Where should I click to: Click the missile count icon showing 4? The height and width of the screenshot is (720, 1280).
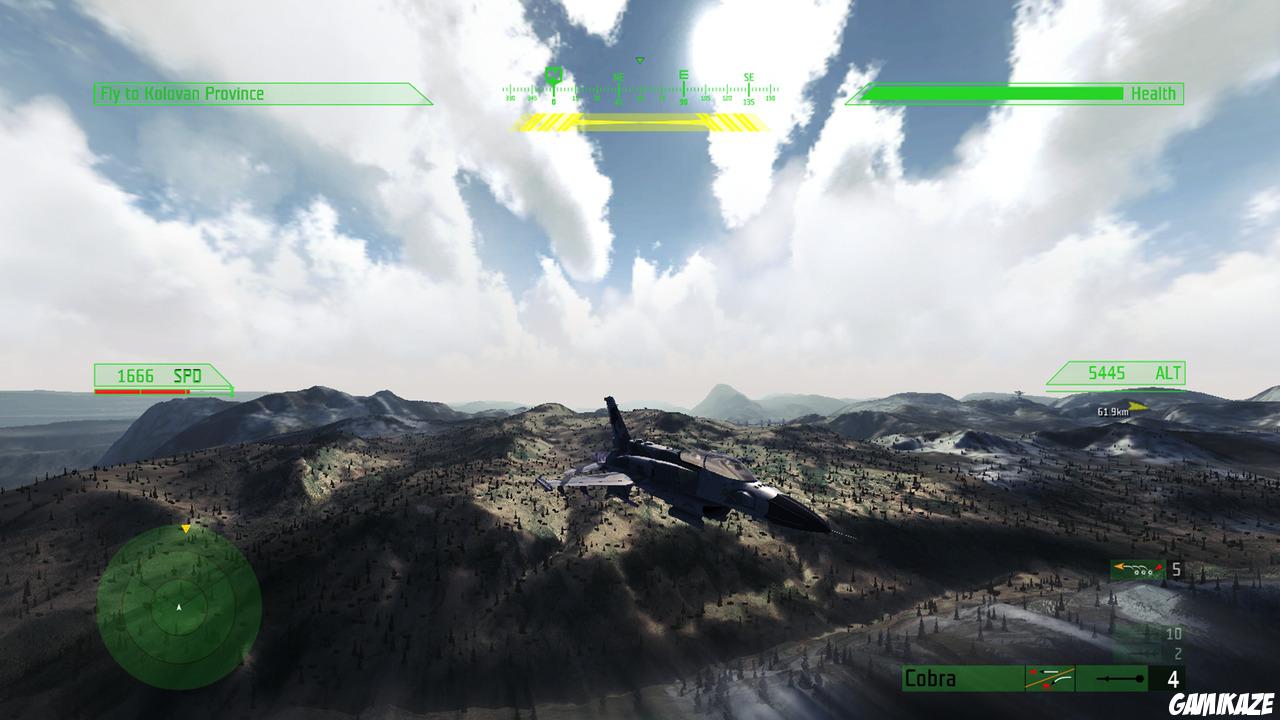[1120, 677]
